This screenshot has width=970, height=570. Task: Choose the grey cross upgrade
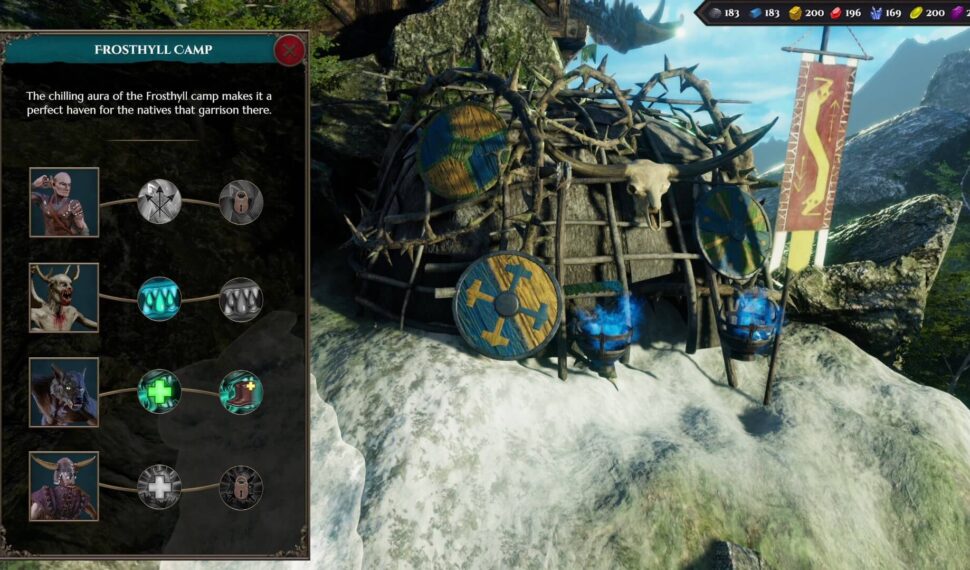click(159, 487)
